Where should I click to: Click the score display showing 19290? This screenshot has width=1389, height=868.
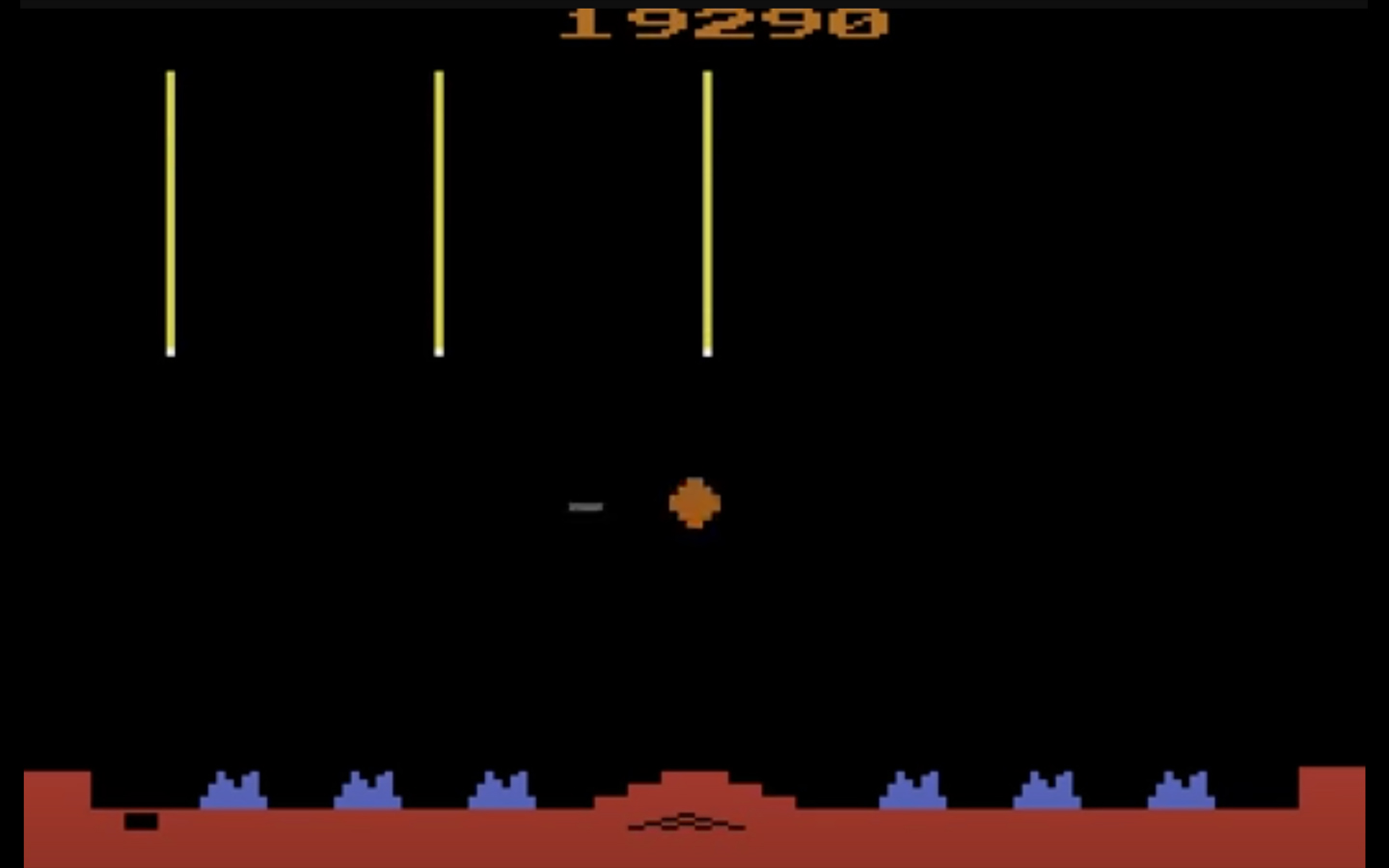tap(722, 19)
